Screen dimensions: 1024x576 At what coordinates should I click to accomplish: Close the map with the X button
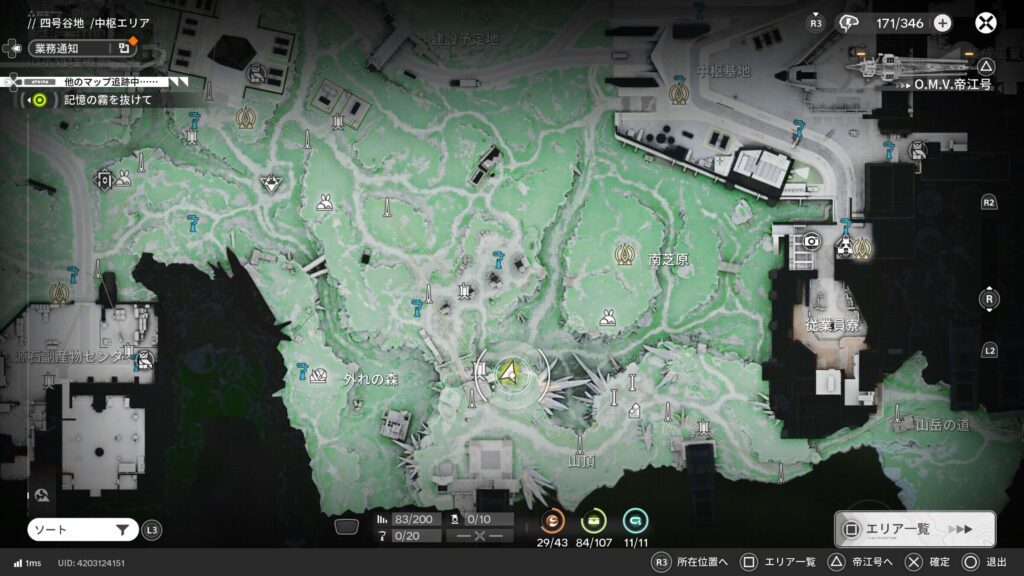(x=987, y=23)
